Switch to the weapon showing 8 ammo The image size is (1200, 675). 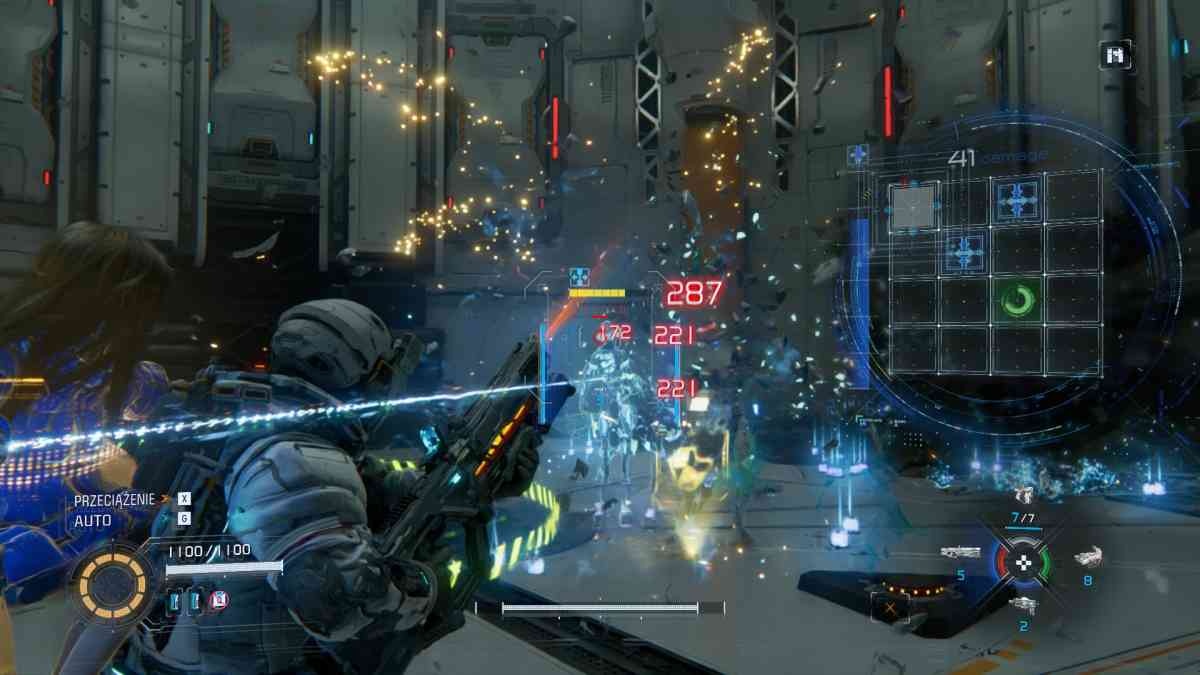tap(1088, 557)
